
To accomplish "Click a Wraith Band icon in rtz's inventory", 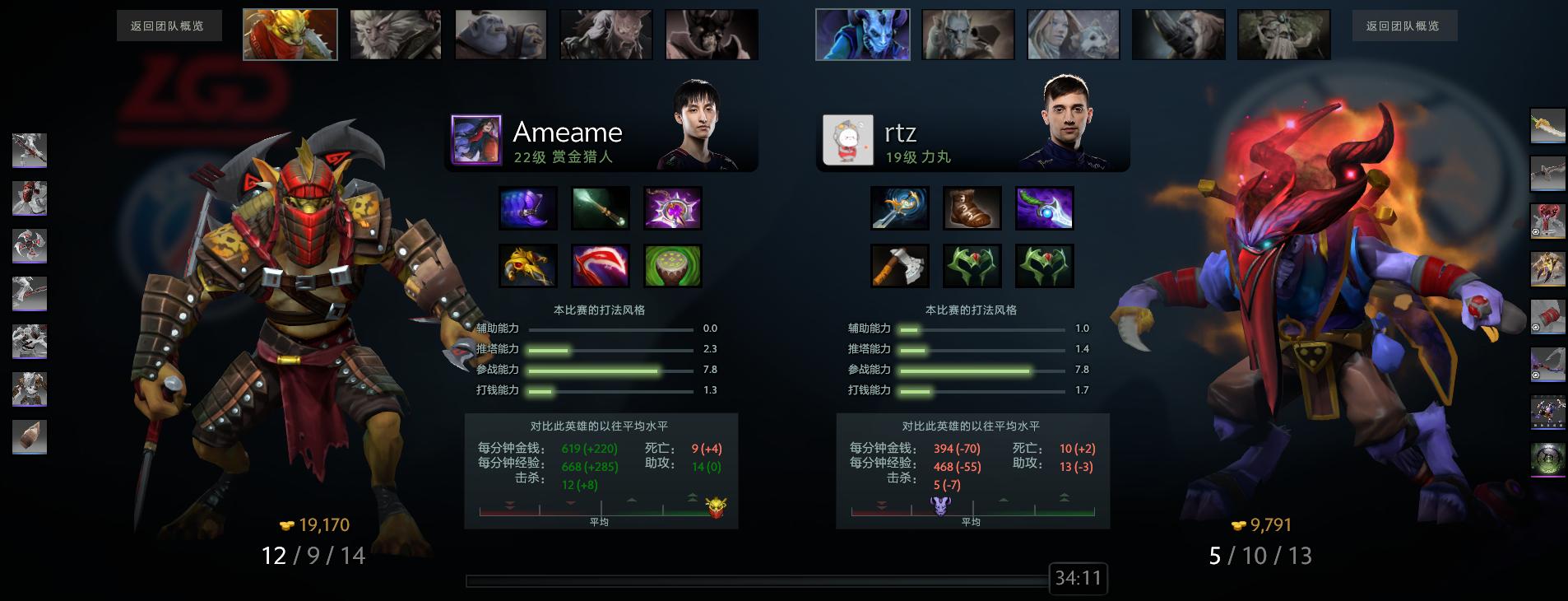I will [972, 265].
